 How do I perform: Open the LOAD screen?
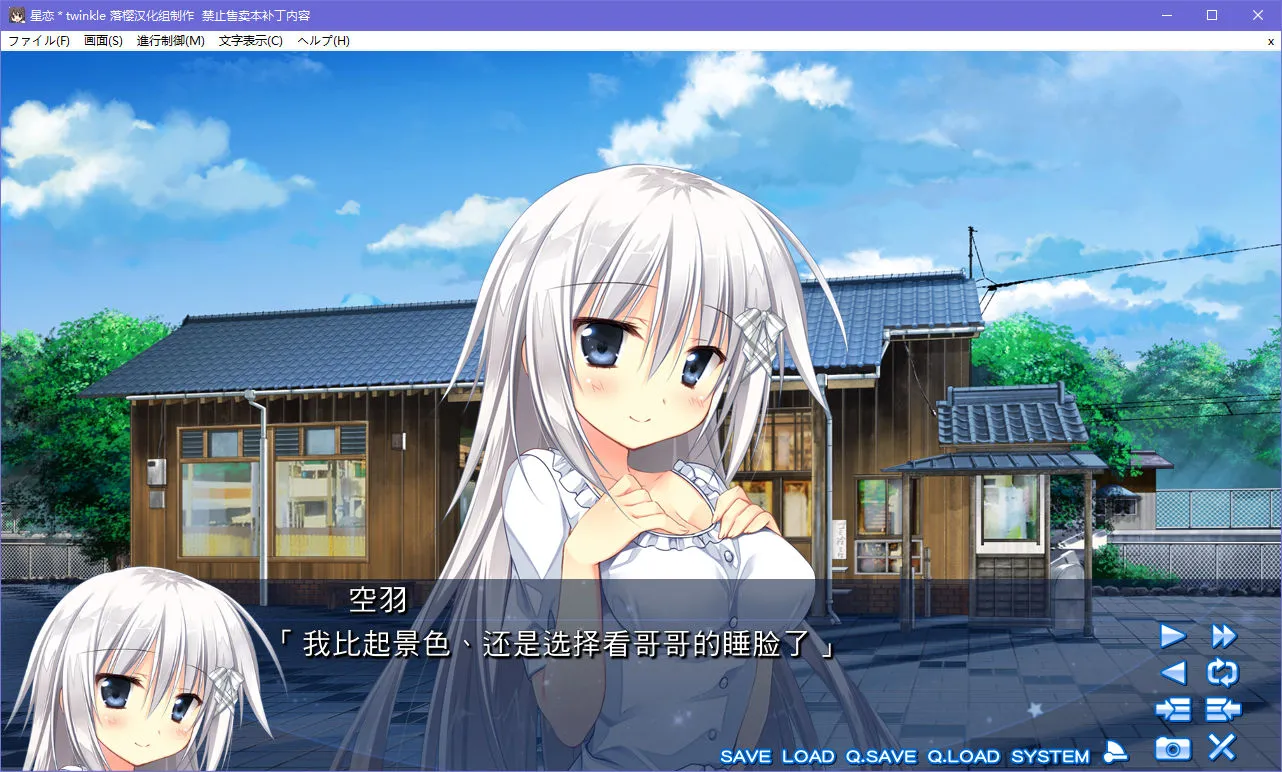pos(809,756)
